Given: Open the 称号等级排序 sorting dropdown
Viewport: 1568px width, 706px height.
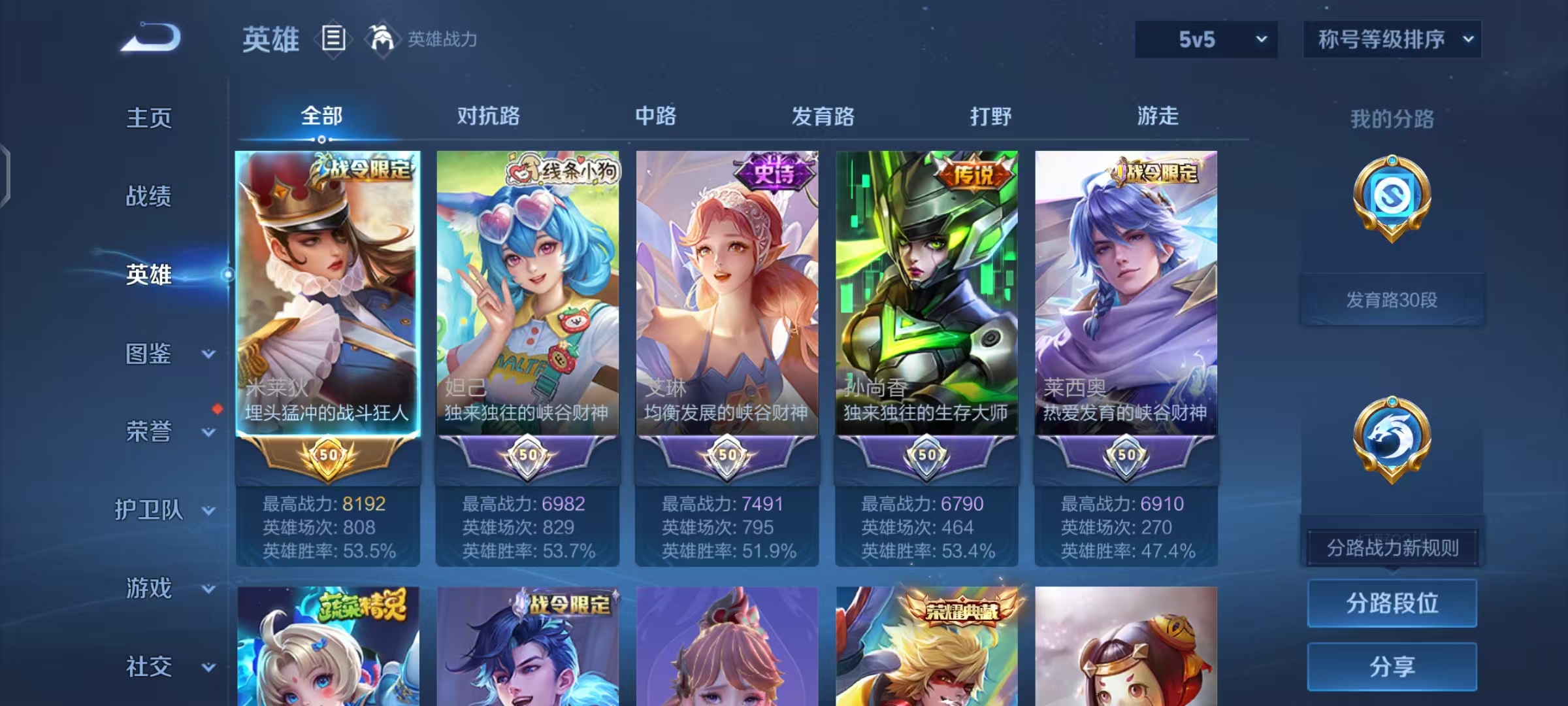Looking at the screenshot, I should [x=1392, y=39].
